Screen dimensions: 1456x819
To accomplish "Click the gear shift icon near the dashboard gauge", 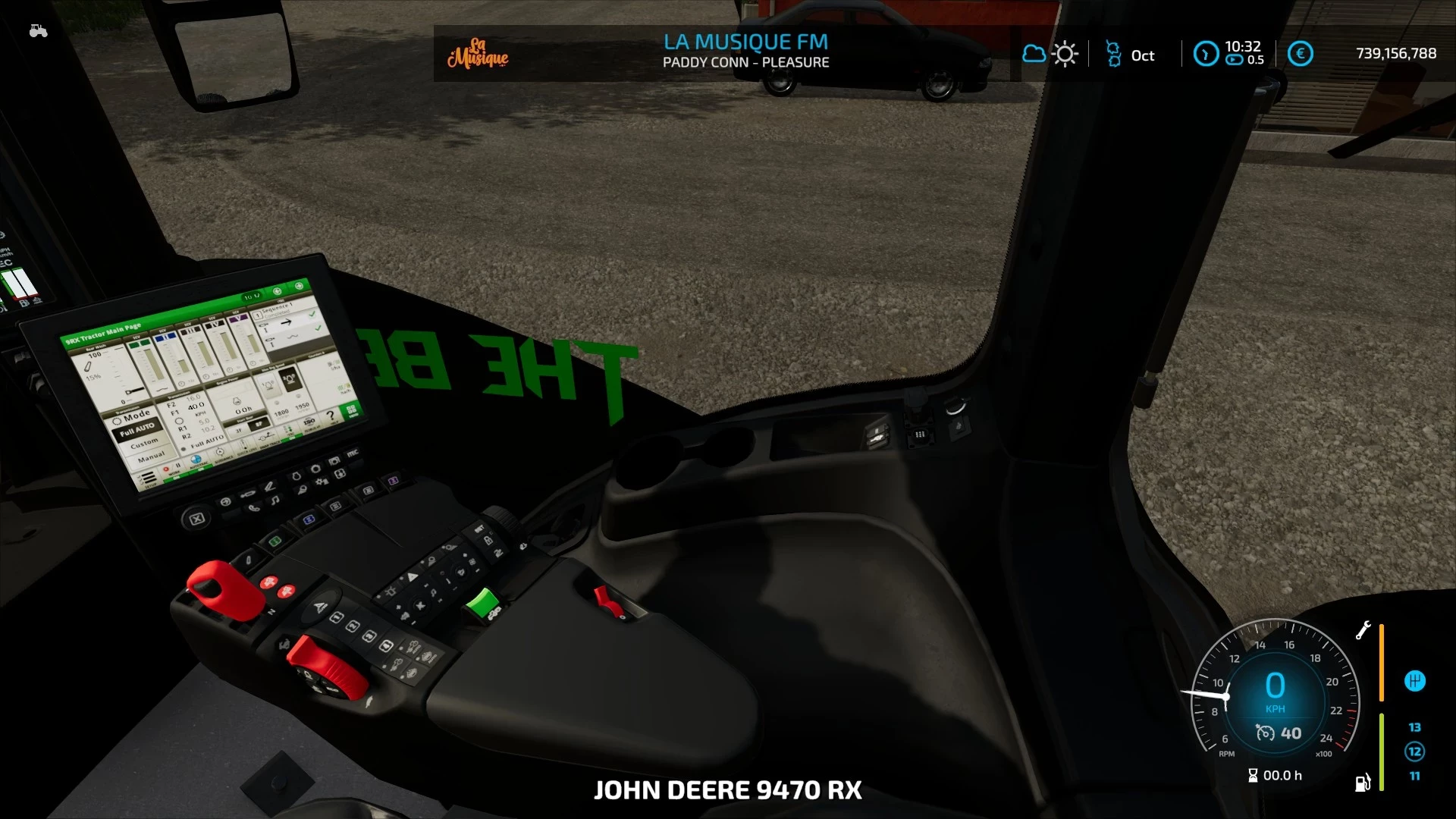I will click(1415, 681).
